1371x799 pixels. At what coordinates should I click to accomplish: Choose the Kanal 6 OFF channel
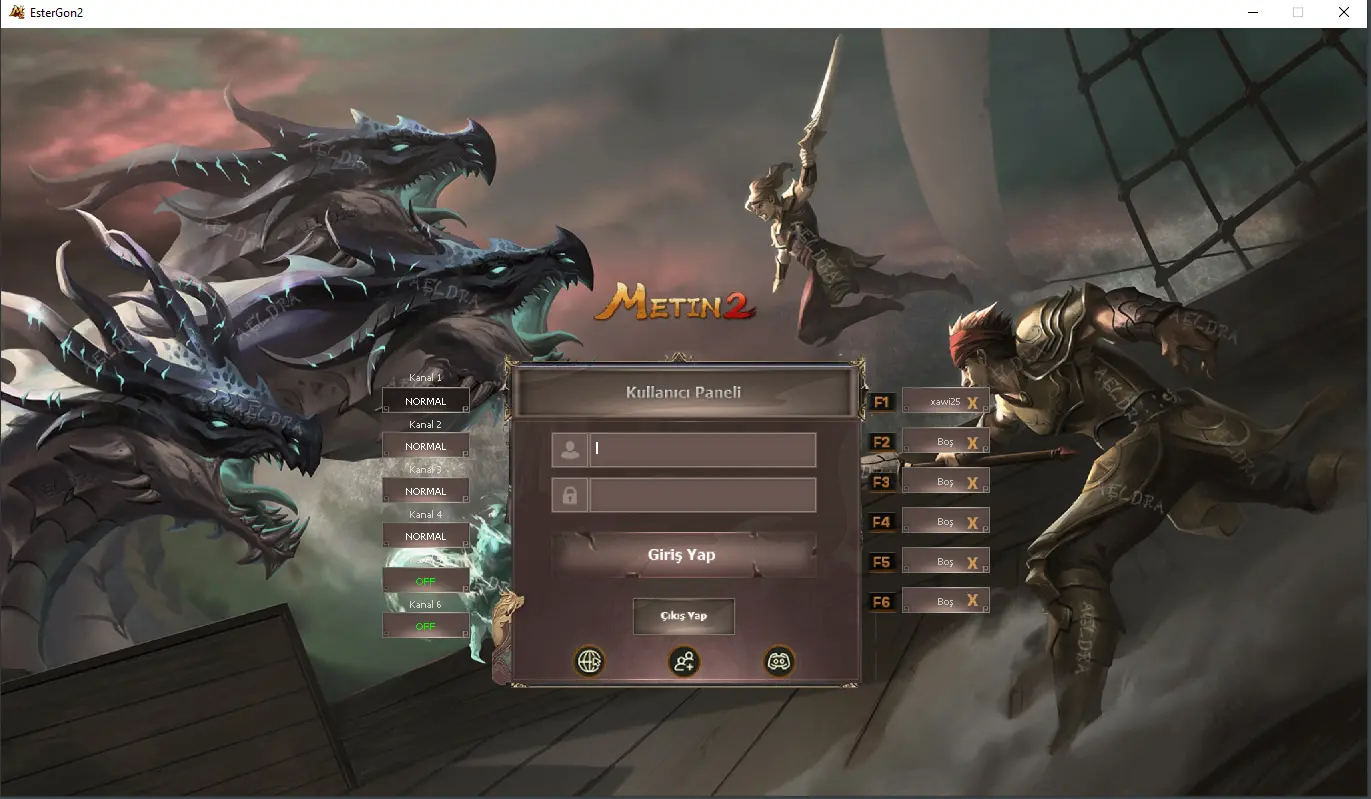[x=426, y=626]
